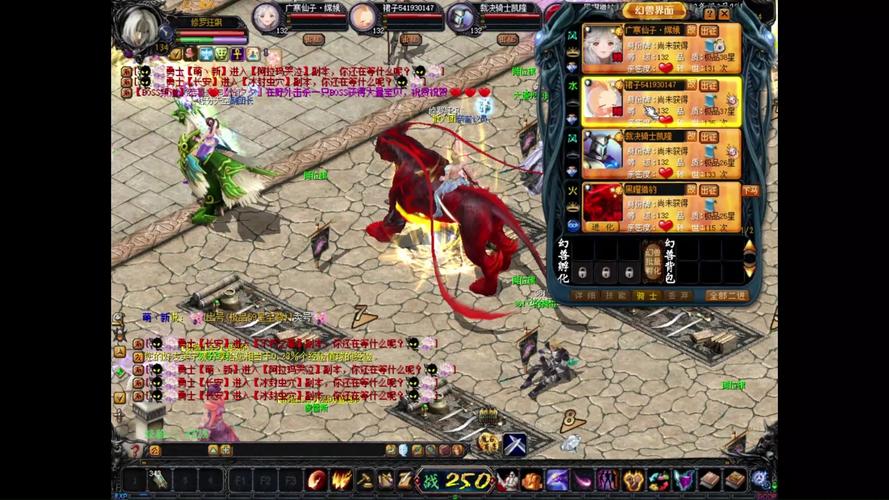This screenshot has width=889, height=500.
Task: Click the 进化 button on 黑曜猎豹
Action: pos(603,227)
